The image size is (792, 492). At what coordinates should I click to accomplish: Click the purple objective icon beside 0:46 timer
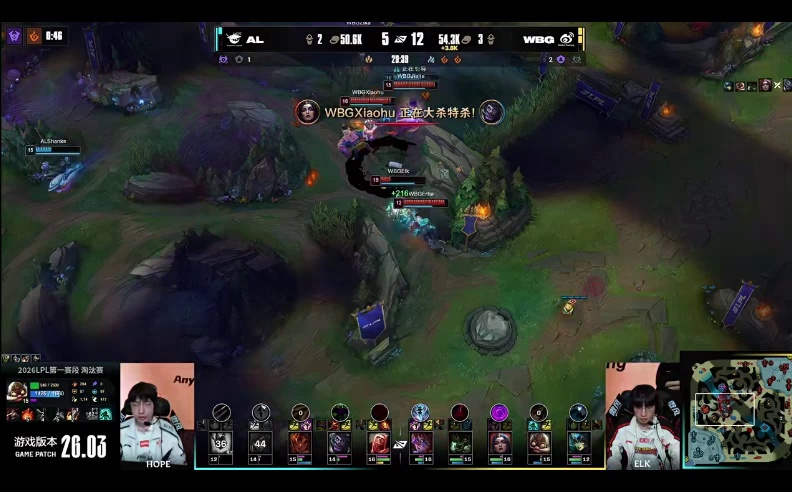[x=14, y=36]
